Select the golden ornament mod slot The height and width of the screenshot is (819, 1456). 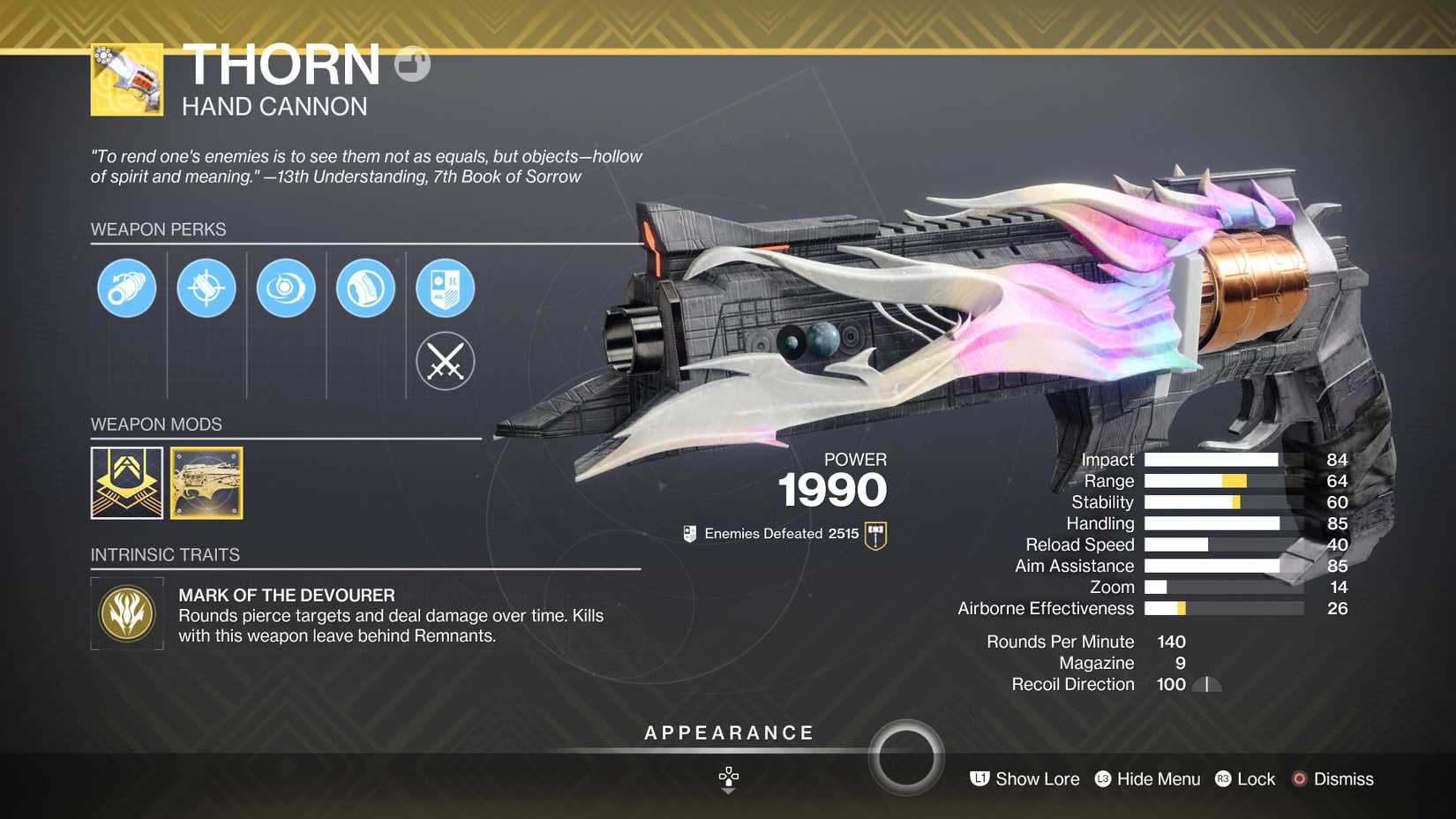(206, 483)
